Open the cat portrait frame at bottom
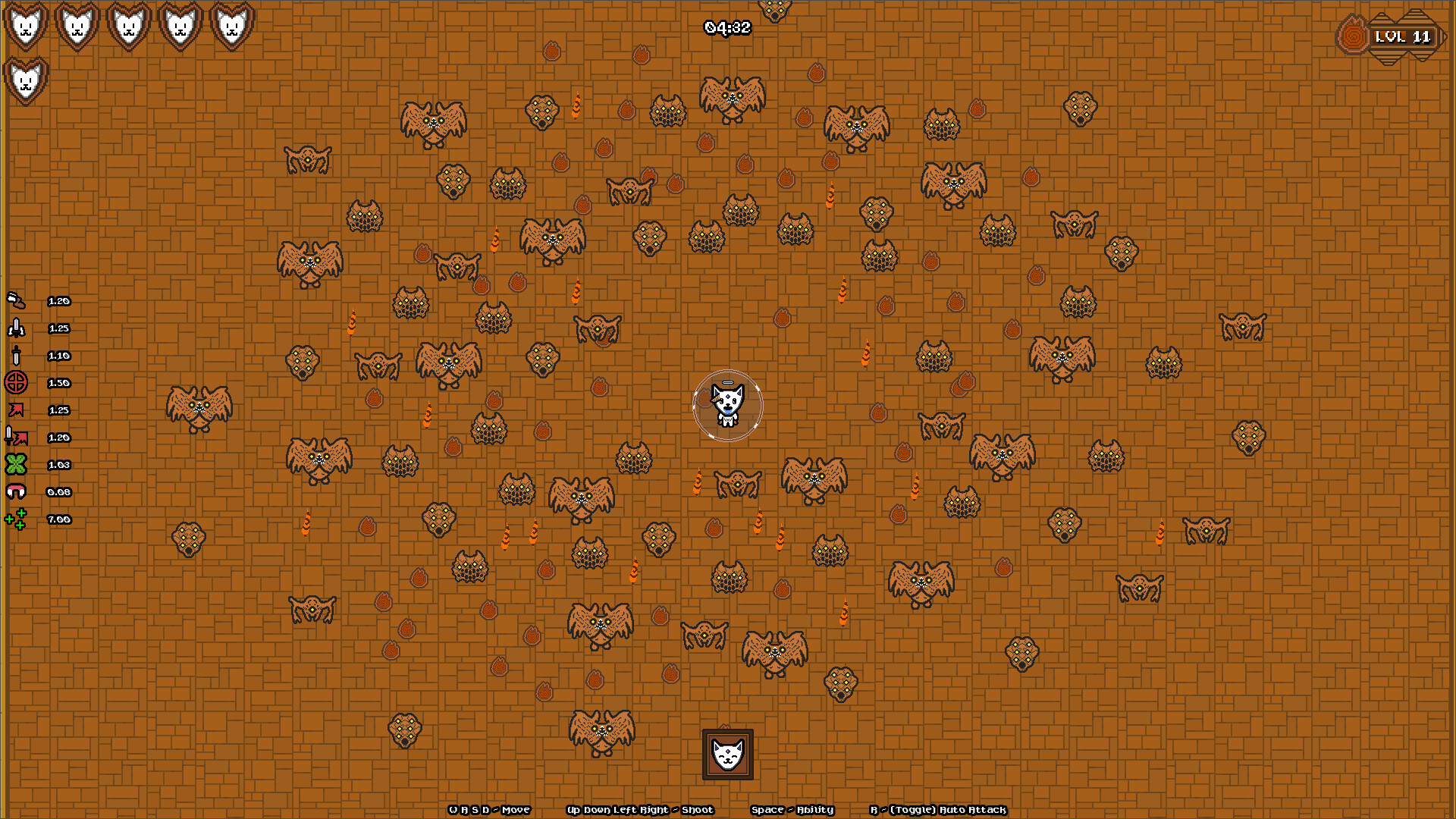This screenshot has height=819, width=1456. tap(726, 755)
